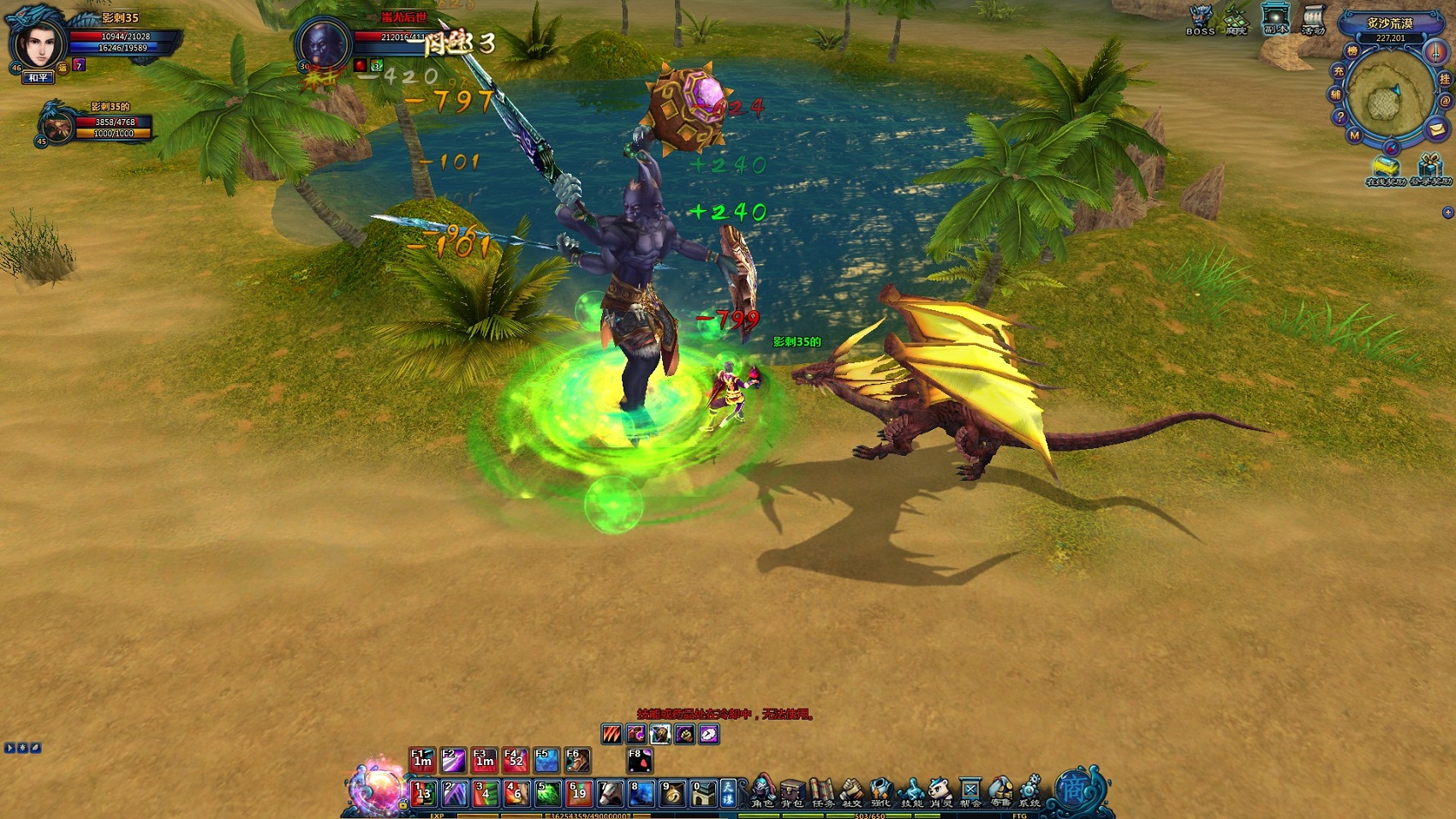1456x819 pixels.
Task: Show the 任务 quest log
Action: click(x=822, y=792)
